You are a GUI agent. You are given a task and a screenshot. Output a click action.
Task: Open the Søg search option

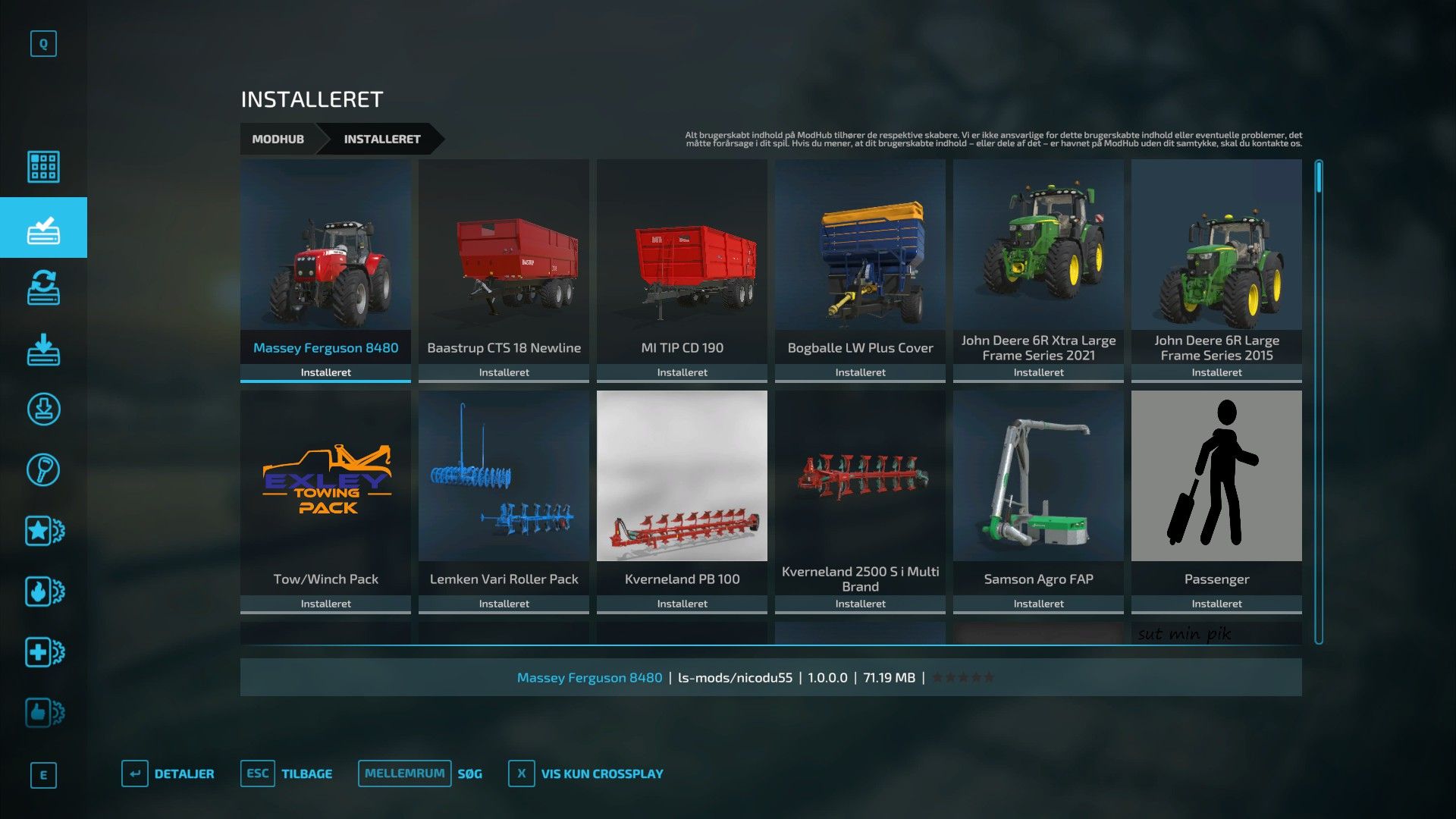(x=421, y=773)
